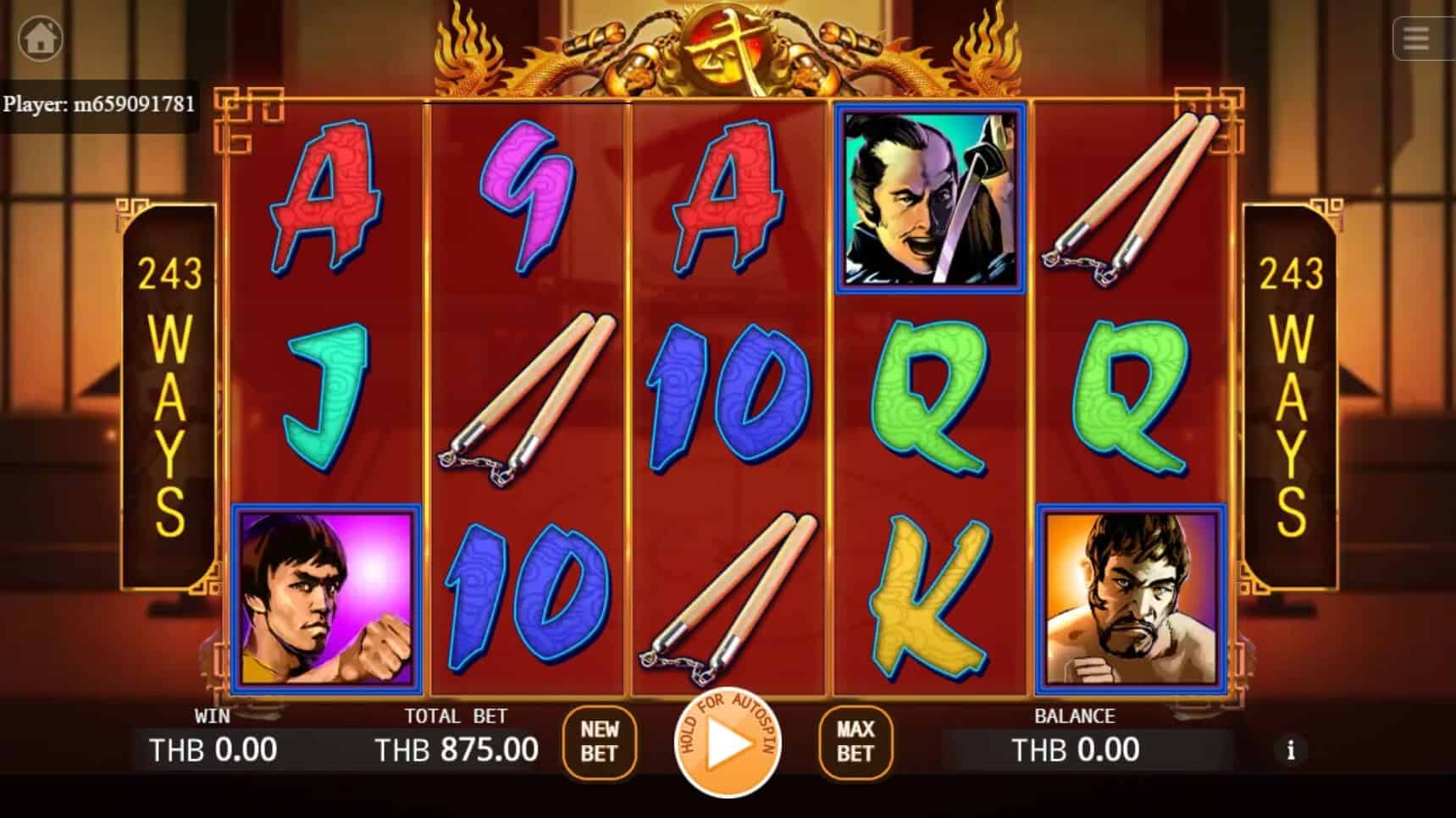This screenshot has height=818, width=1456.
Task: Click the info icon near the balance display
Action: (x=1291, y=750)
